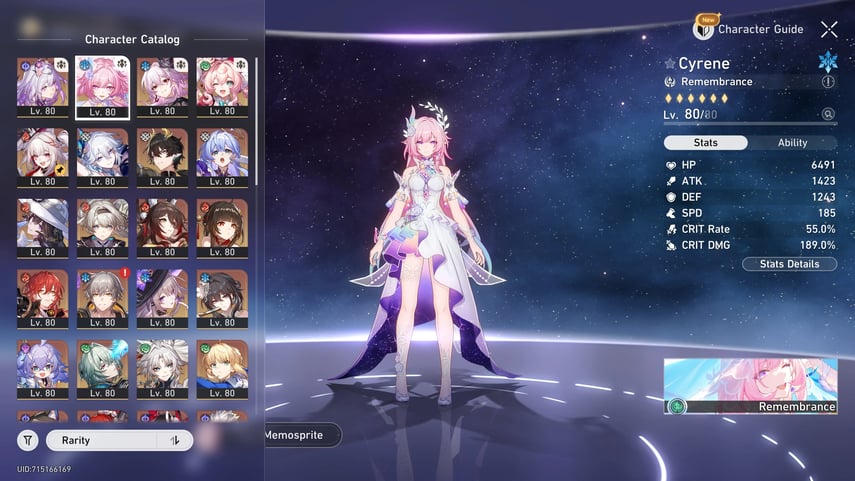Select the Stats tab
The height and width of the screenshot is (481, 855).
click(705, 143)
